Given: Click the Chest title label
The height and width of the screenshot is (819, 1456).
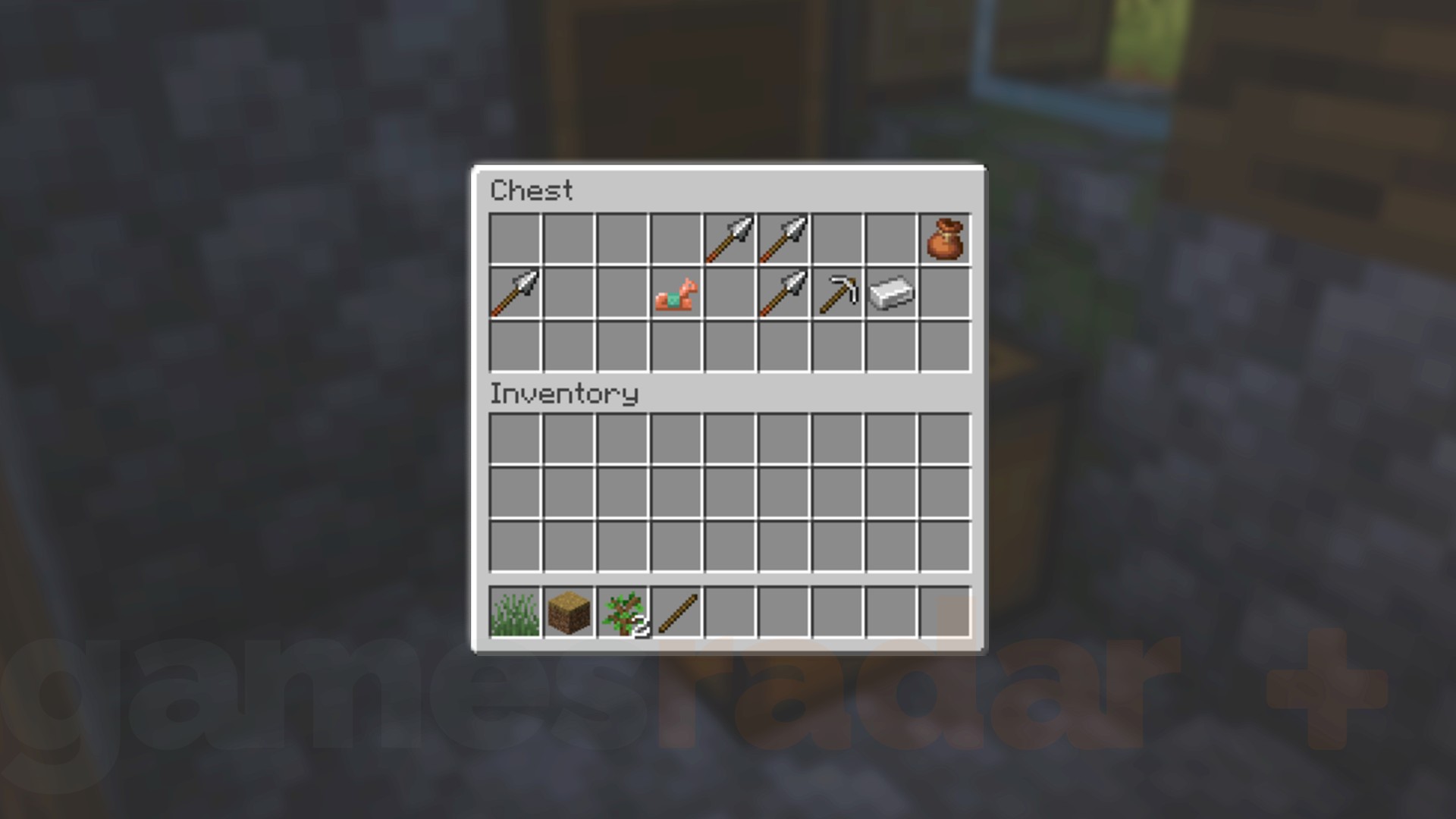Looking at the screenshot, I should pos(531,191).
